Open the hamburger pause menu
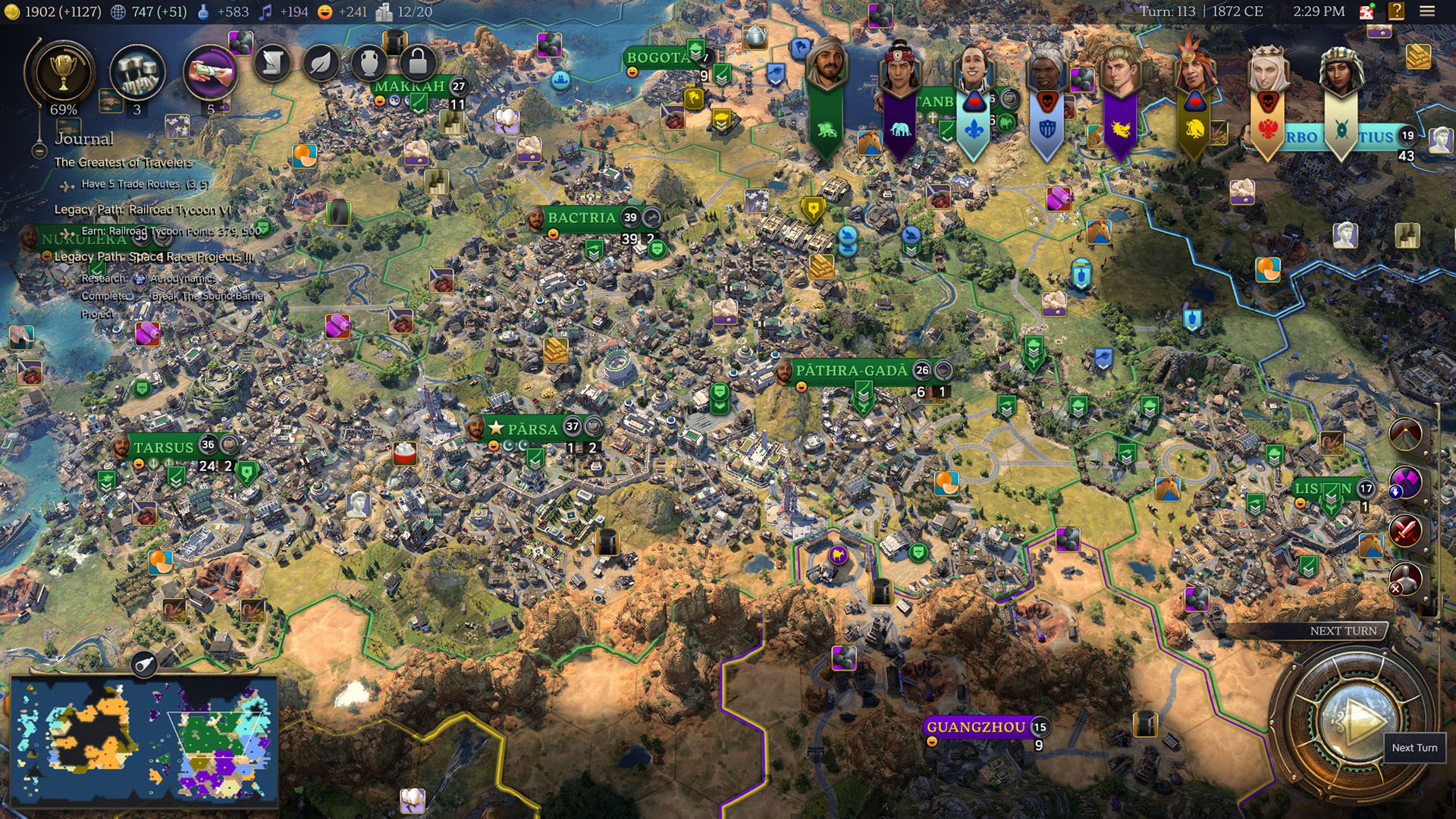The width and height of the screenshot is (1456, 819). (x=1427, y=11)
